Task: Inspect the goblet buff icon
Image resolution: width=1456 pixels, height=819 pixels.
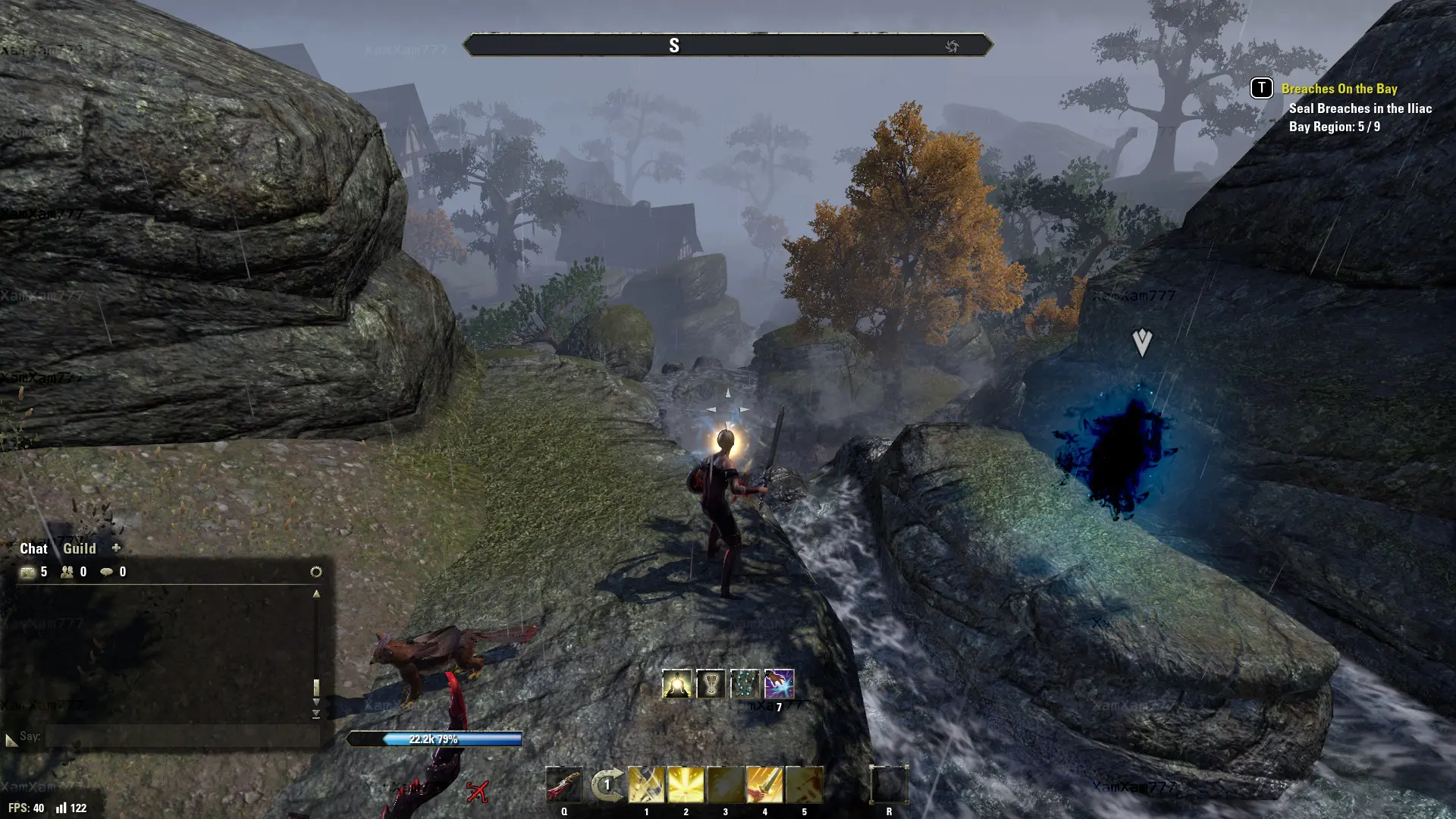Action: point(711,684)
